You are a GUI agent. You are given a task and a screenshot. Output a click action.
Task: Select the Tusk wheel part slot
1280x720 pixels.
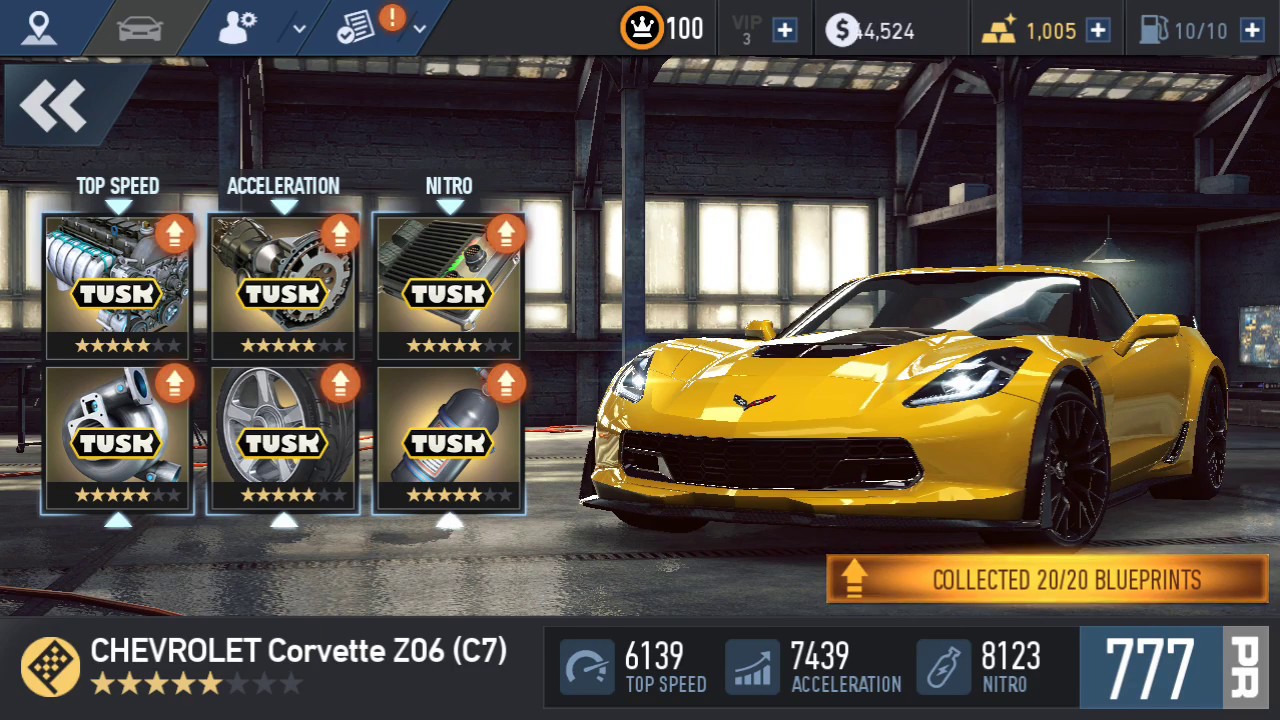tap(284, 438)
